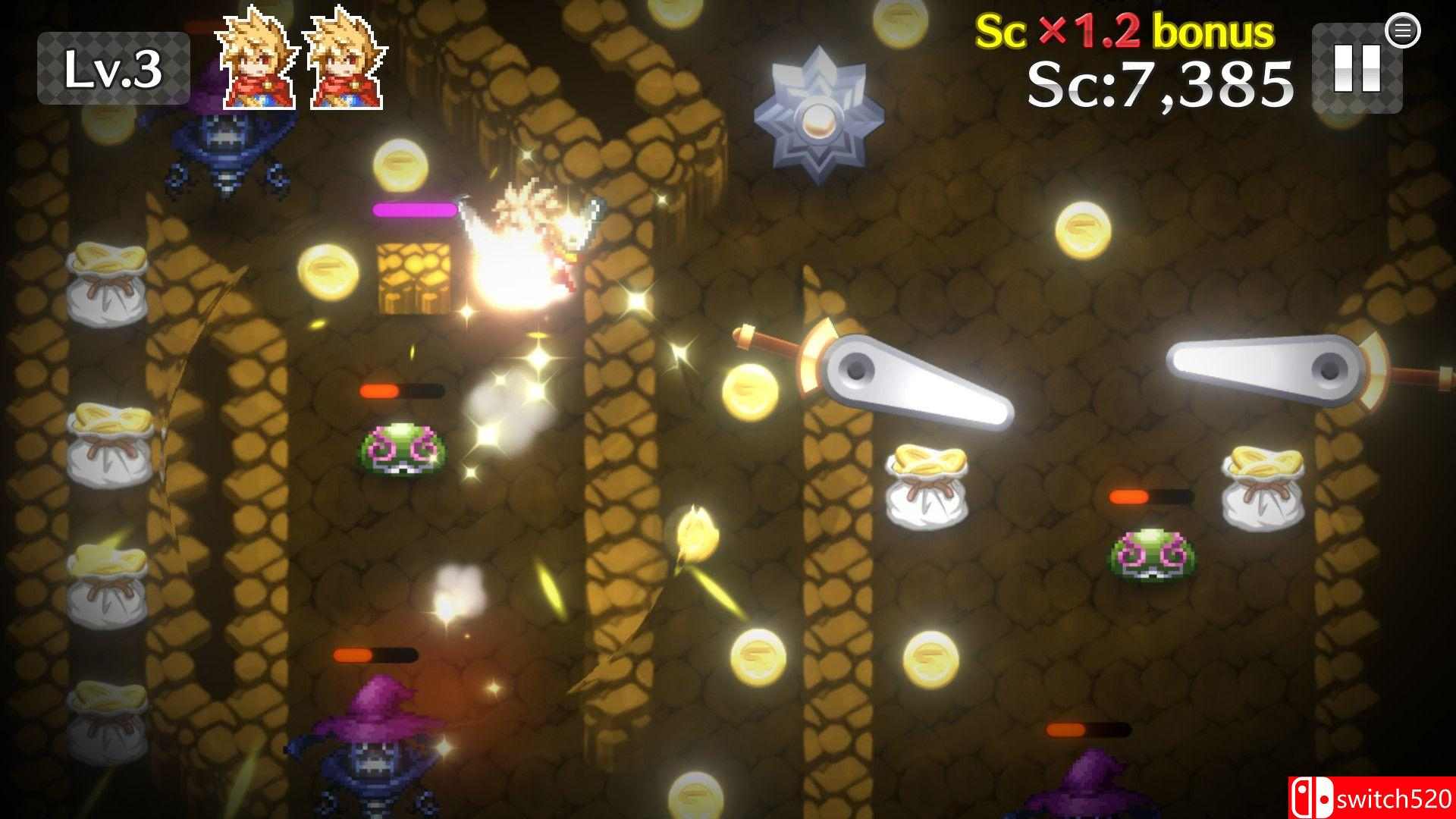Click the golden treasure chest block
The image size is (1456, 819).
413,281
